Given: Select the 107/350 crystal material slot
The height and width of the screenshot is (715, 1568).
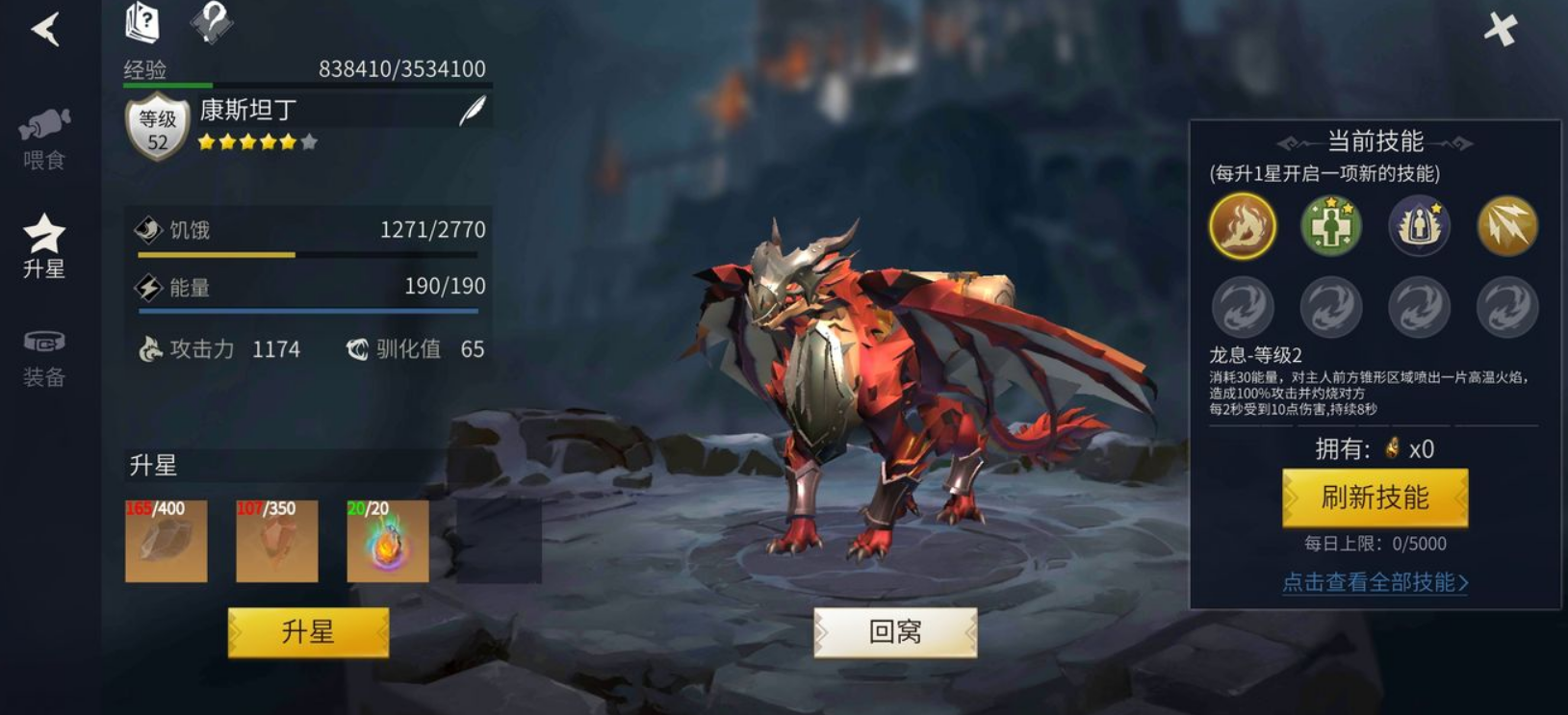Looking at the screenshot, I should coord(277,541).
